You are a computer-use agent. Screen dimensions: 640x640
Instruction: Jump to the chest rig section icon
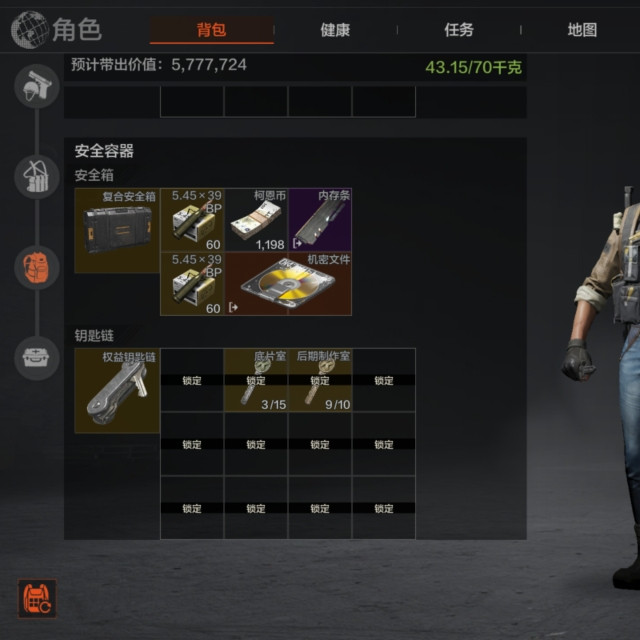[37, 177]
